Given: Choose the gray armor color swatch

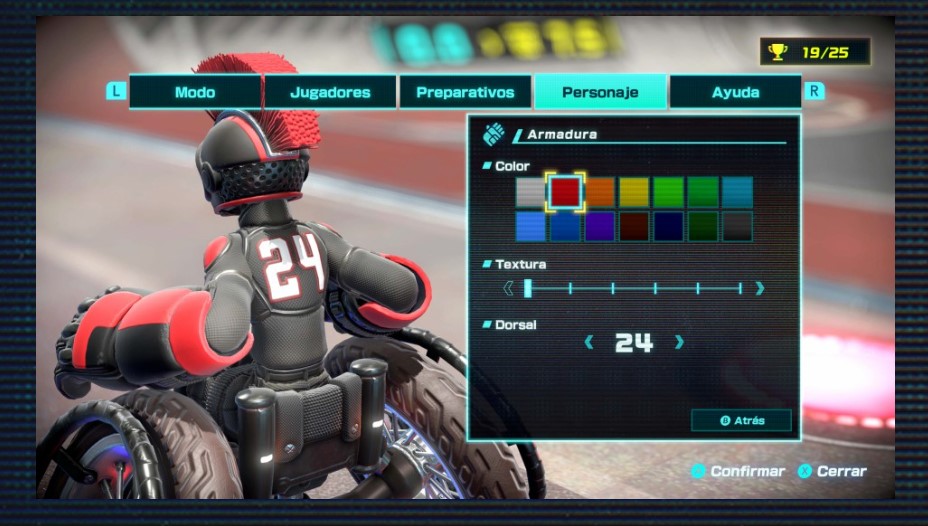Looking at the screenshot, I should 531,191.
